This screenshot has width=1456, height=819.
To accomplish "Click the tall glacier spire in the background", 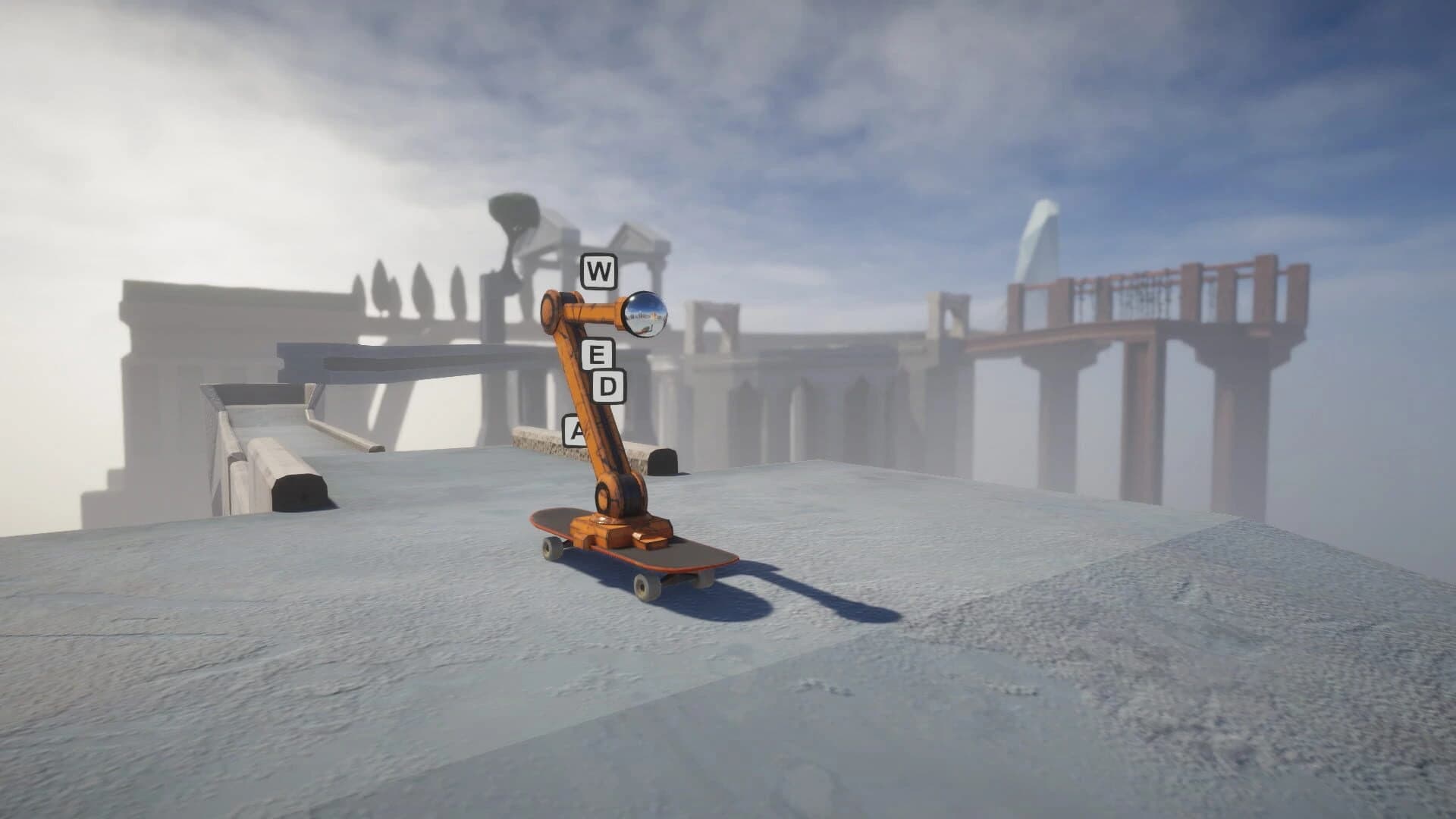I will [x=1040, y=235].
